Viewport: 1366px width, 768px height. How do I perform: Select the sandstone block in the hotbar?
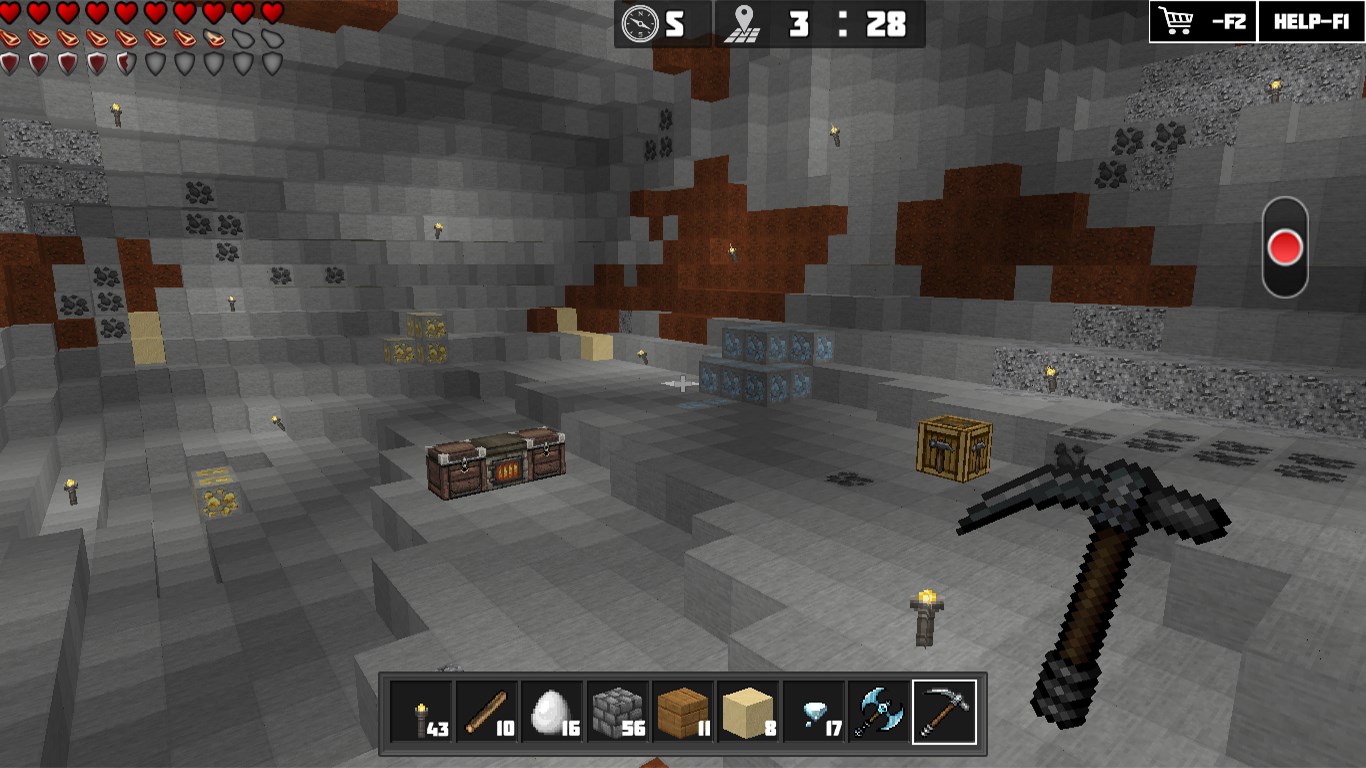click(x=746, y=713)
